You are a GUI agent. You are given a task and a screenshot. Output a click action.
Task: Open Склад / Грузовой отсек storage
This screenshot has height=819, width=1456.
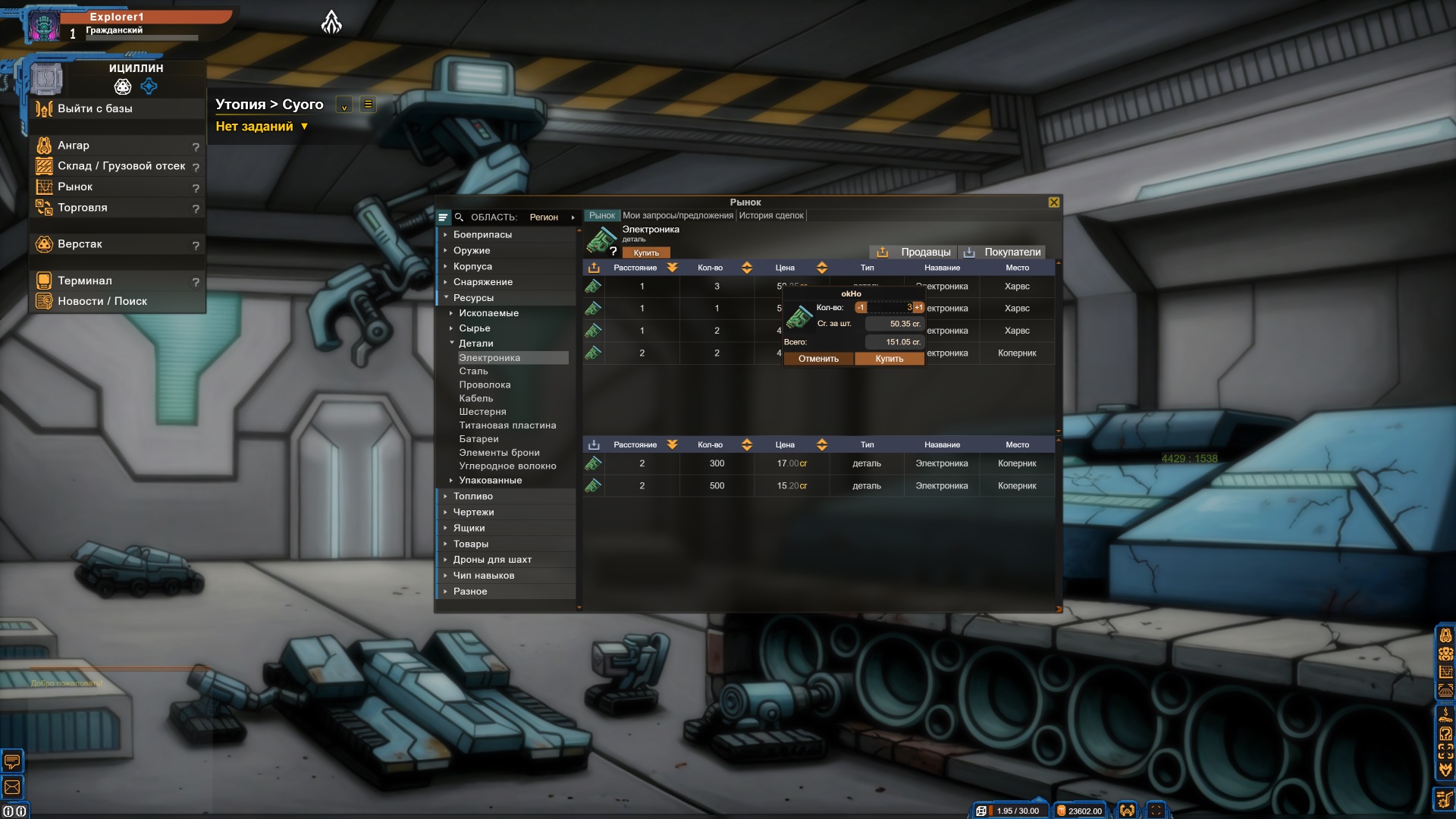coord(121,166)
